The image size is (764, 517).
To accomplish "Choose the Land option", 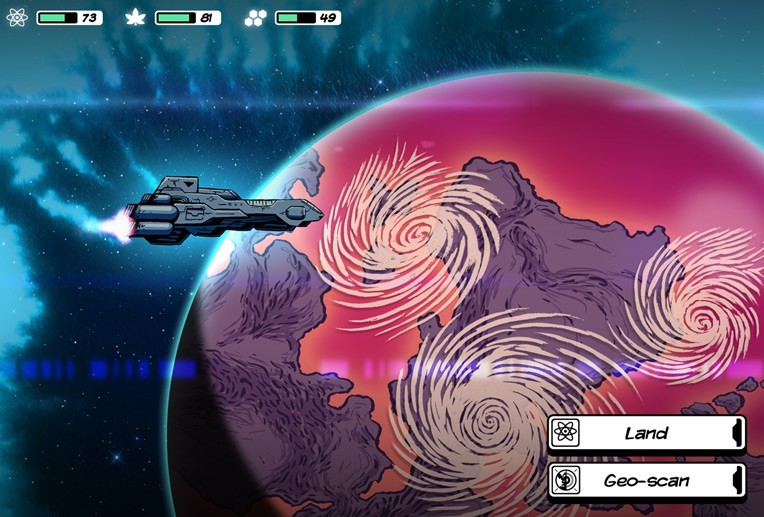I will click(x=646, y=433).
